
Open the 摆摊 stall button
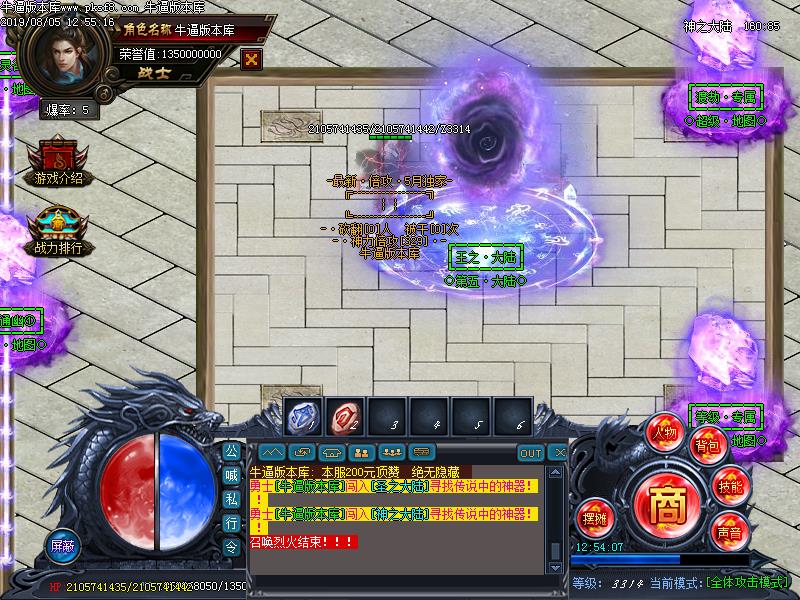(x=594, y=516)
